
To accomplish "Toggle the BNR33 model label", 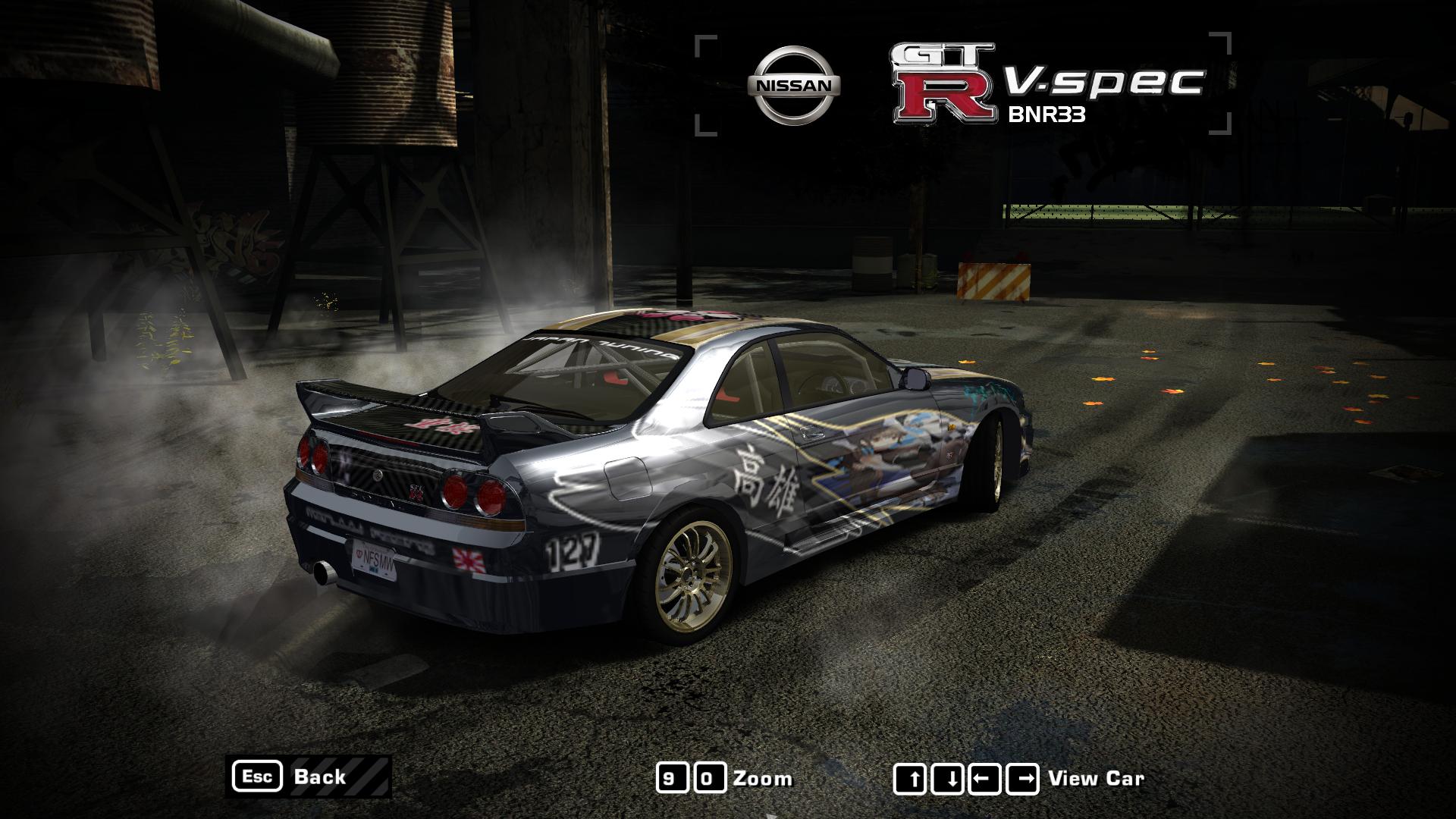I will (1046, 115).
